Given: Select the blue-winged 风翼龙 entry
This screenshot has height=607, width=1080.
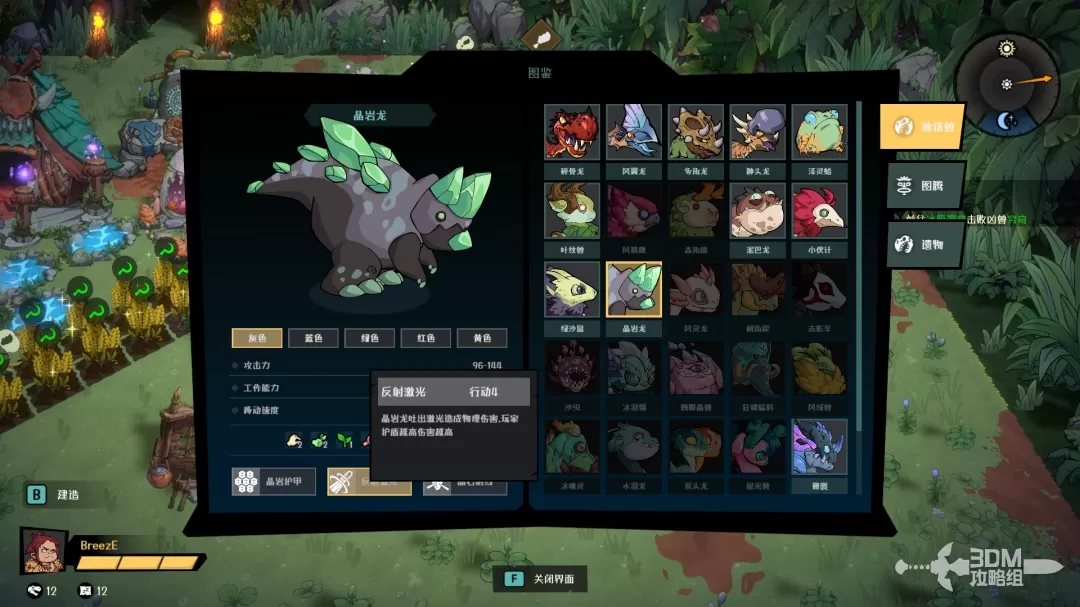Looking at the screenshot, I should tap(634, 132).
